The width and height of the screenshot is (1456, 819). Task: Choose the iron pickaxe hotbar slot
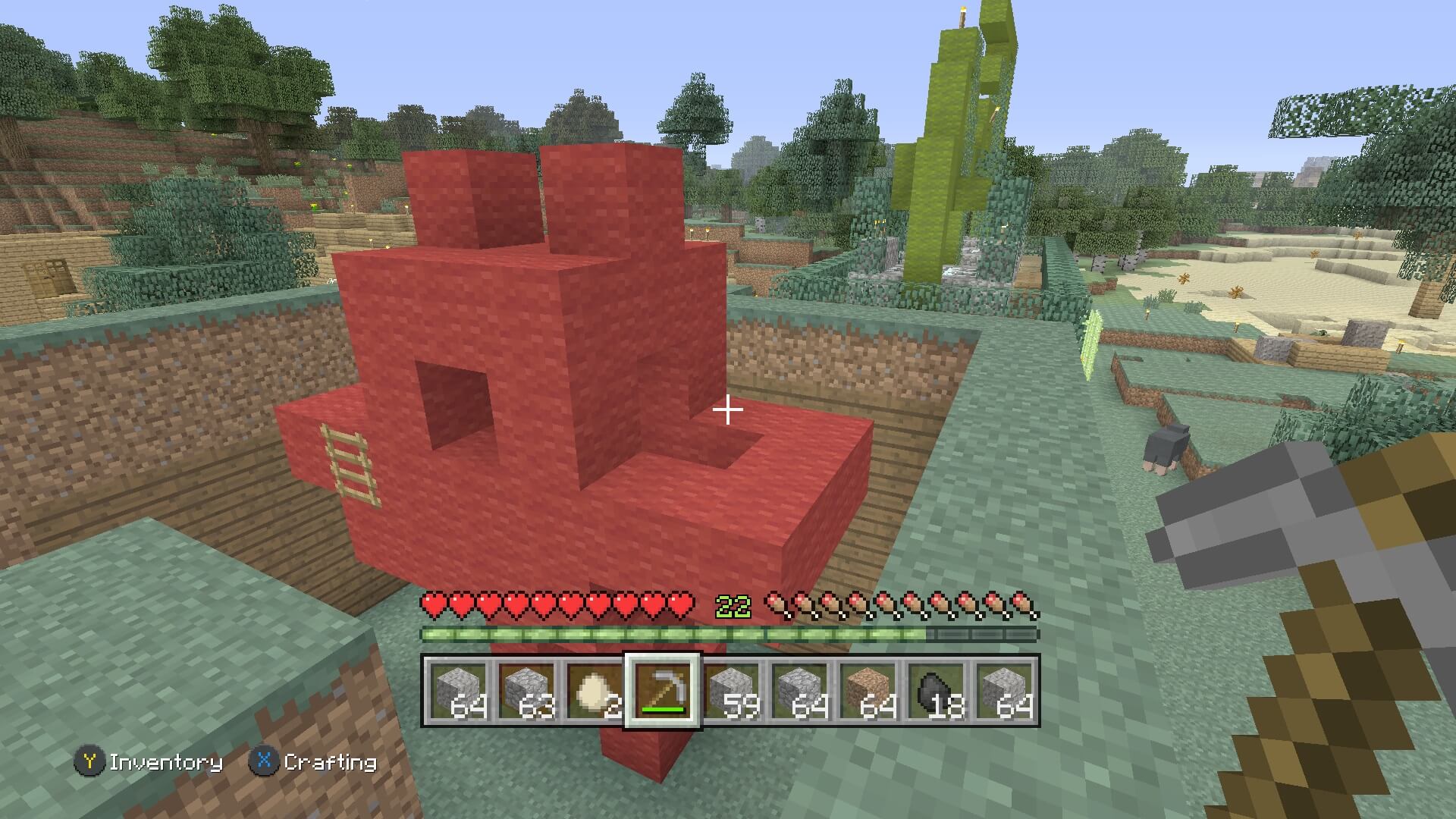662,691
